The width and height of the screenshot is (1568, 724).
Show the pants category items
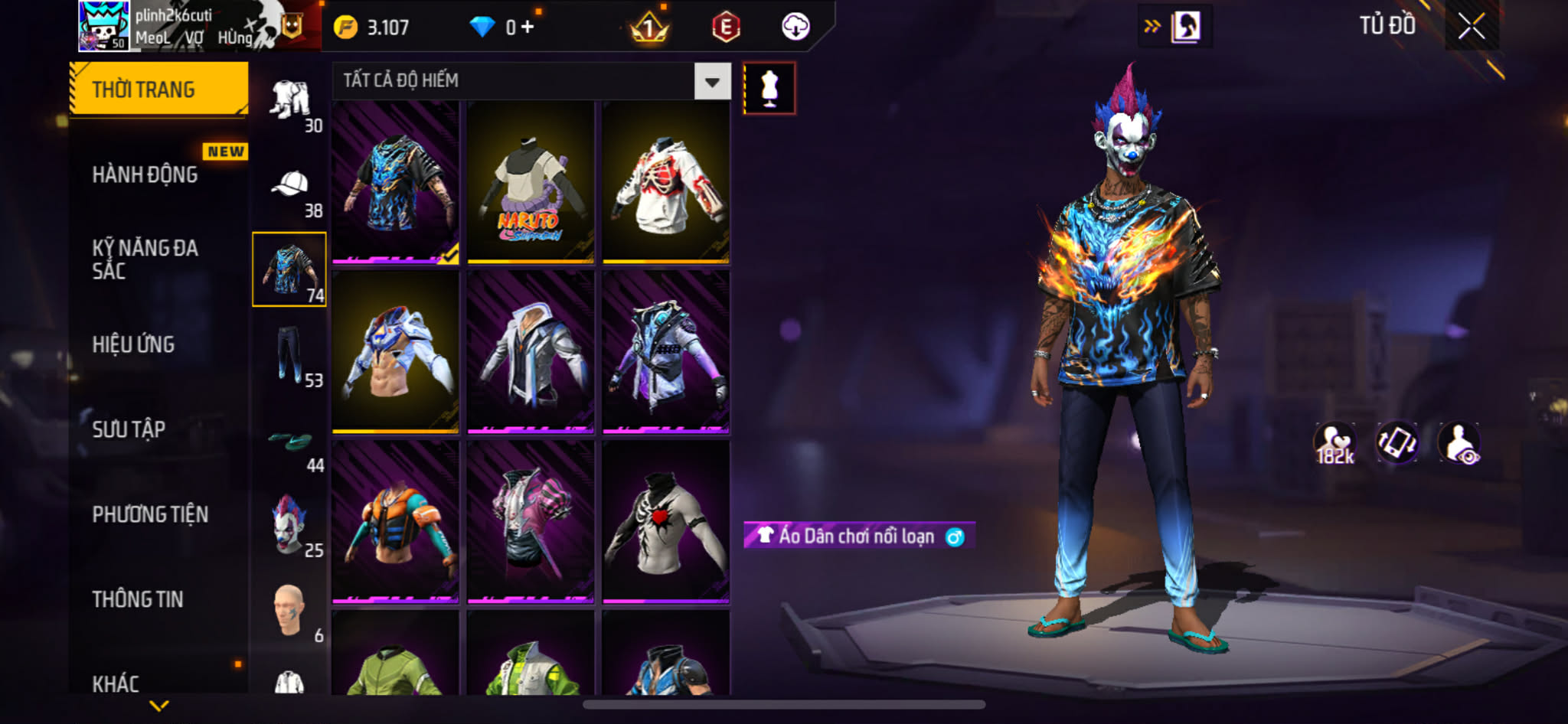289,354
